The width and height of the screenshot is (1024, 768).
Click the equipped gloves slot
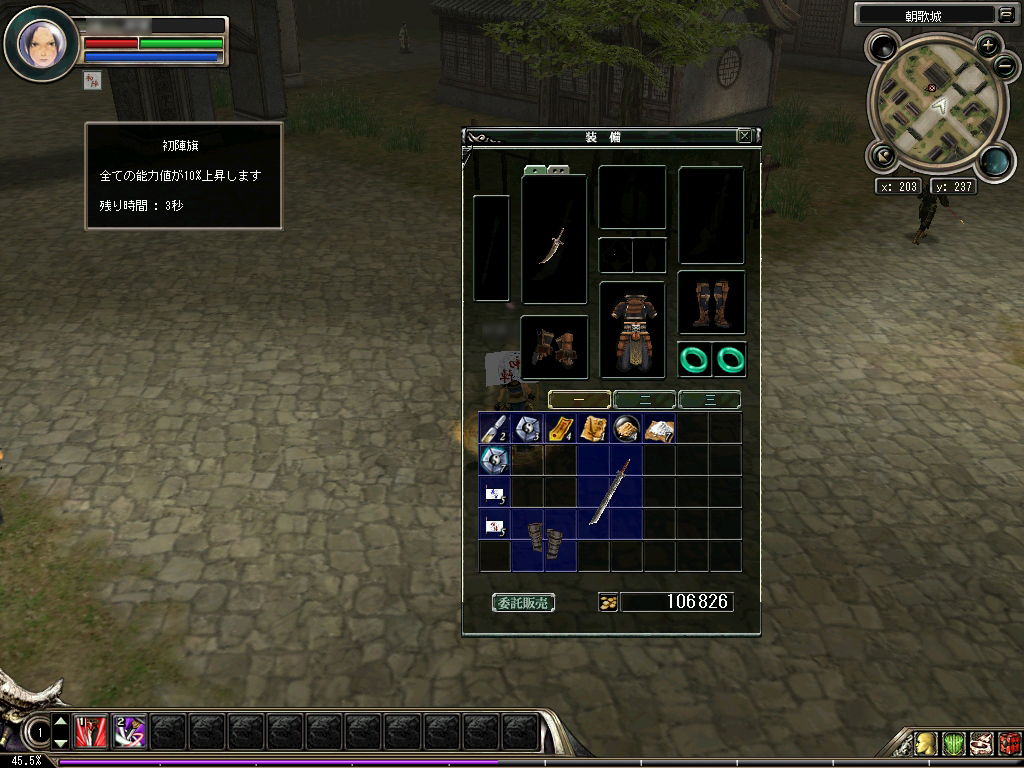(x=554, y=347)
